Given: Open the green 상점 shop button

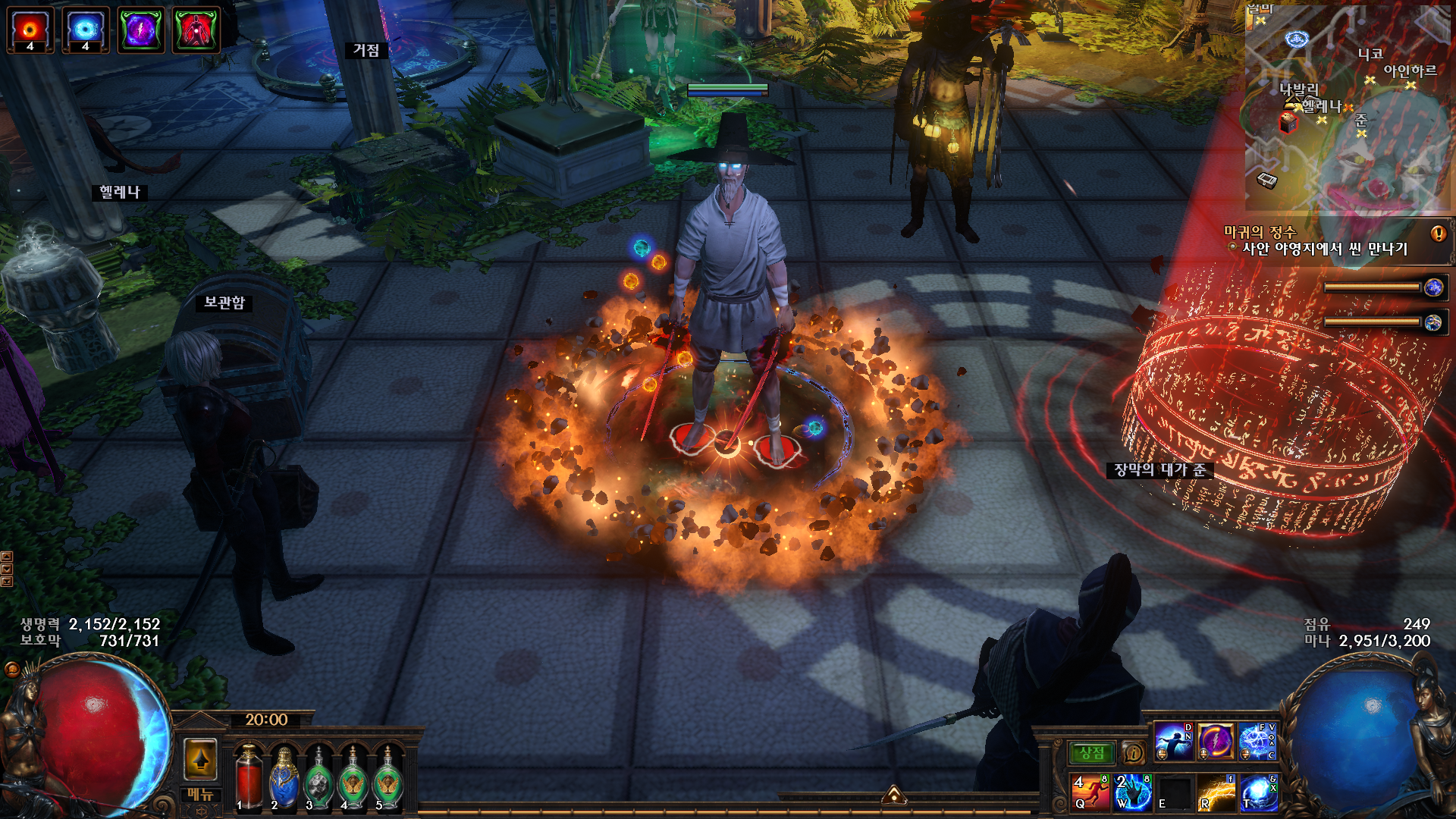Looking at the screenshot, I should coord(1091,753).
